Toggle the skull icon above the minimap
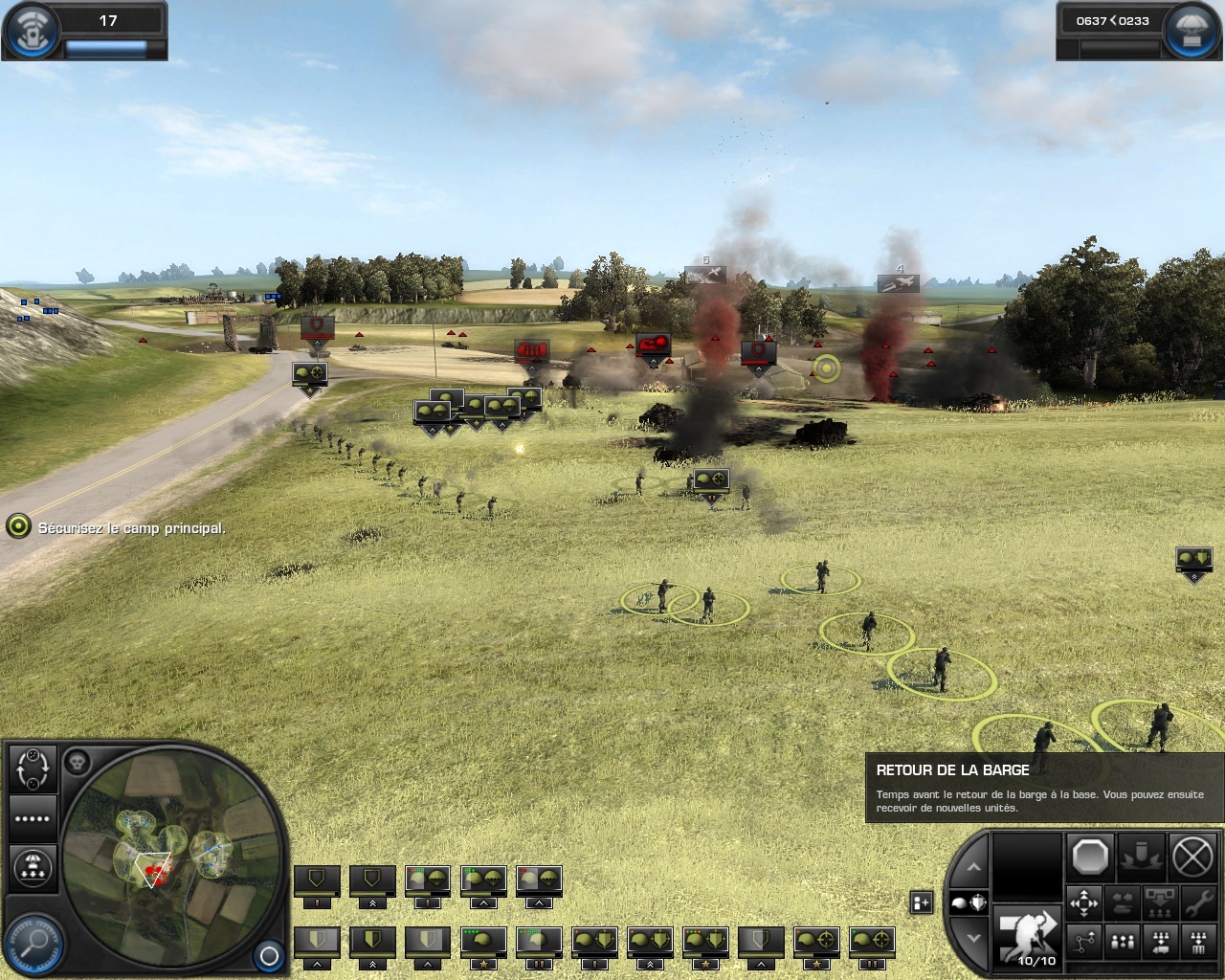The image size is (1225, 980). point(78,762)
